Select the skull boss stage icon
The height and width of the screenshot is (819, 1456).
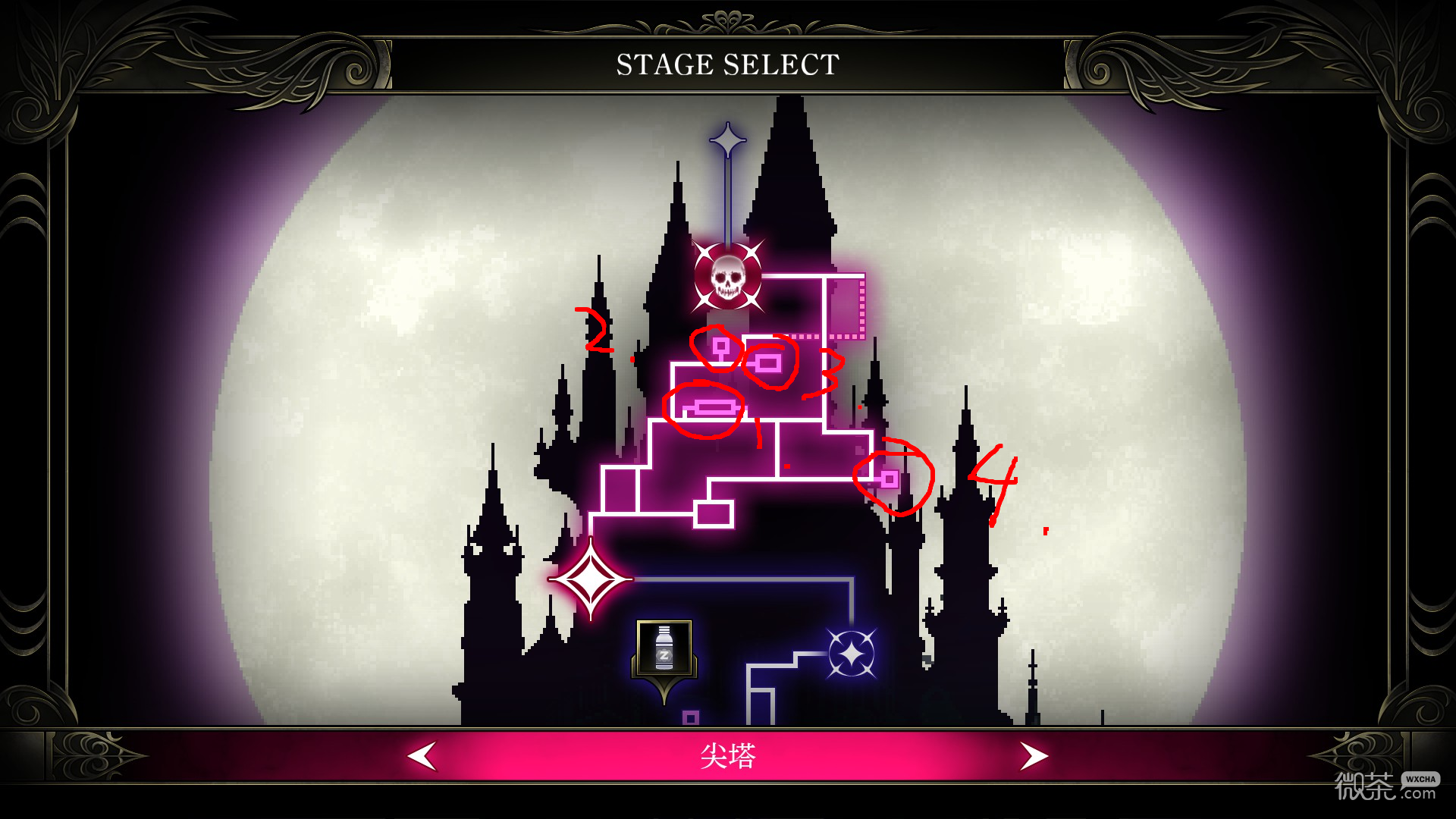pyautogui.click(x=729, y=280)
